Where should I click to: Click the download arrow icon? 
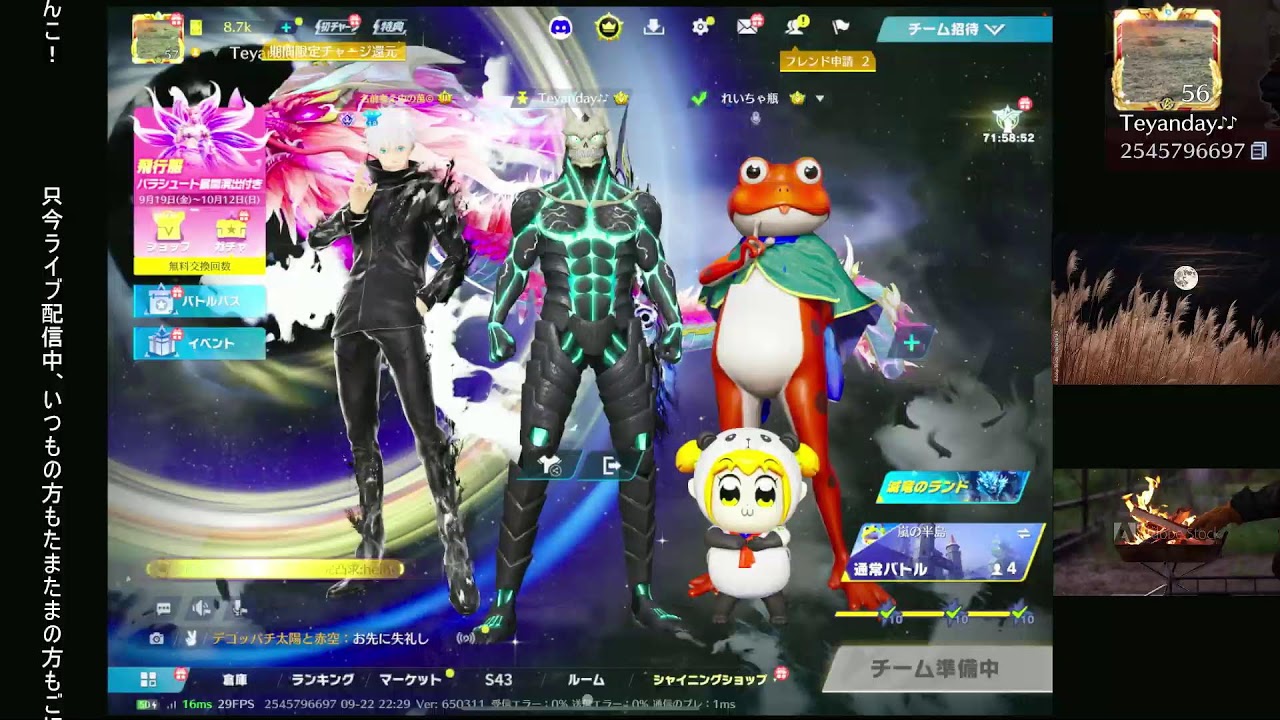pyautogui.click(x=654, y=28)
